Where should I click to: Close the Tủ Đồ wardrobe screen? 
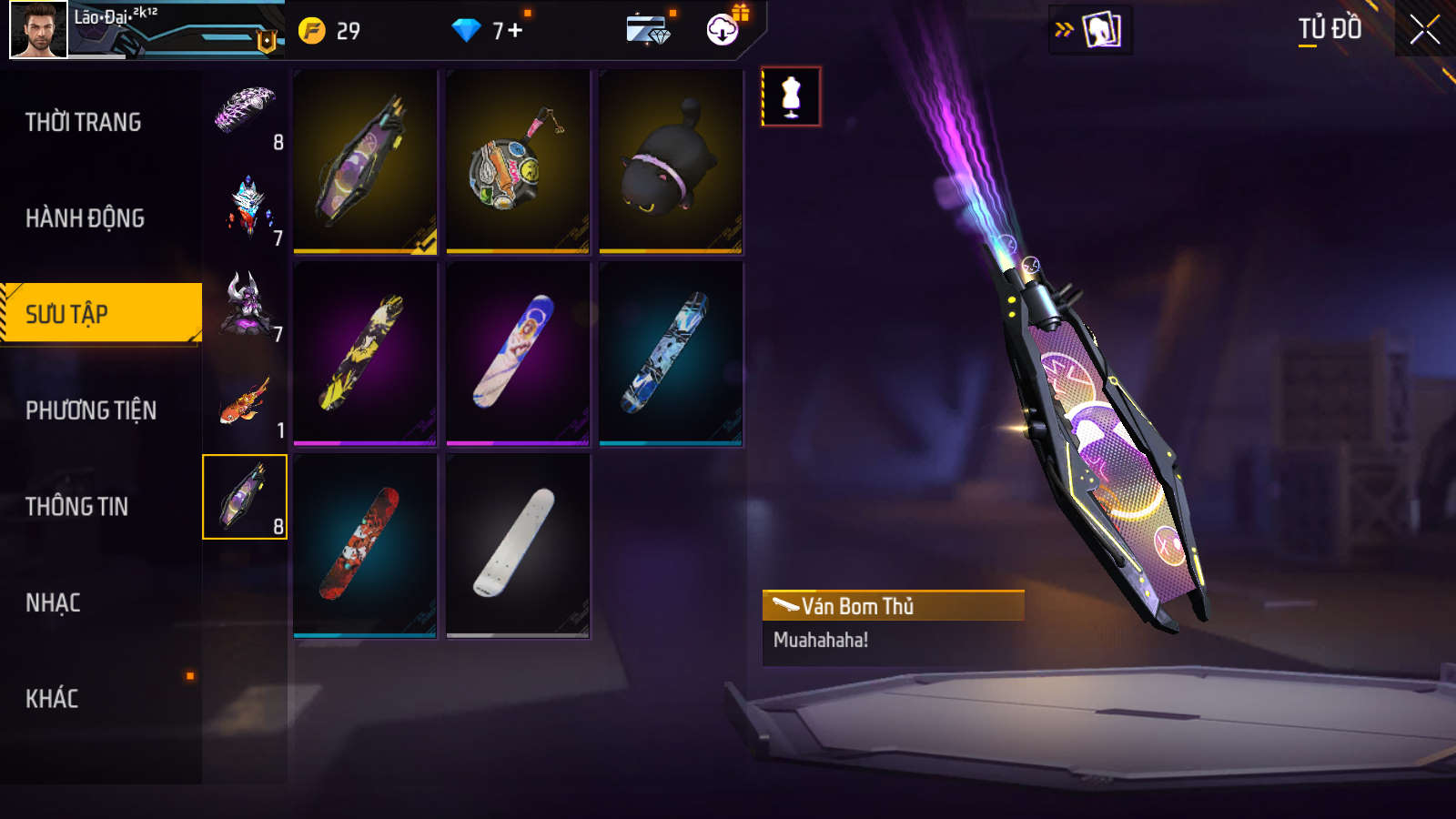(x=1424, y=30)
